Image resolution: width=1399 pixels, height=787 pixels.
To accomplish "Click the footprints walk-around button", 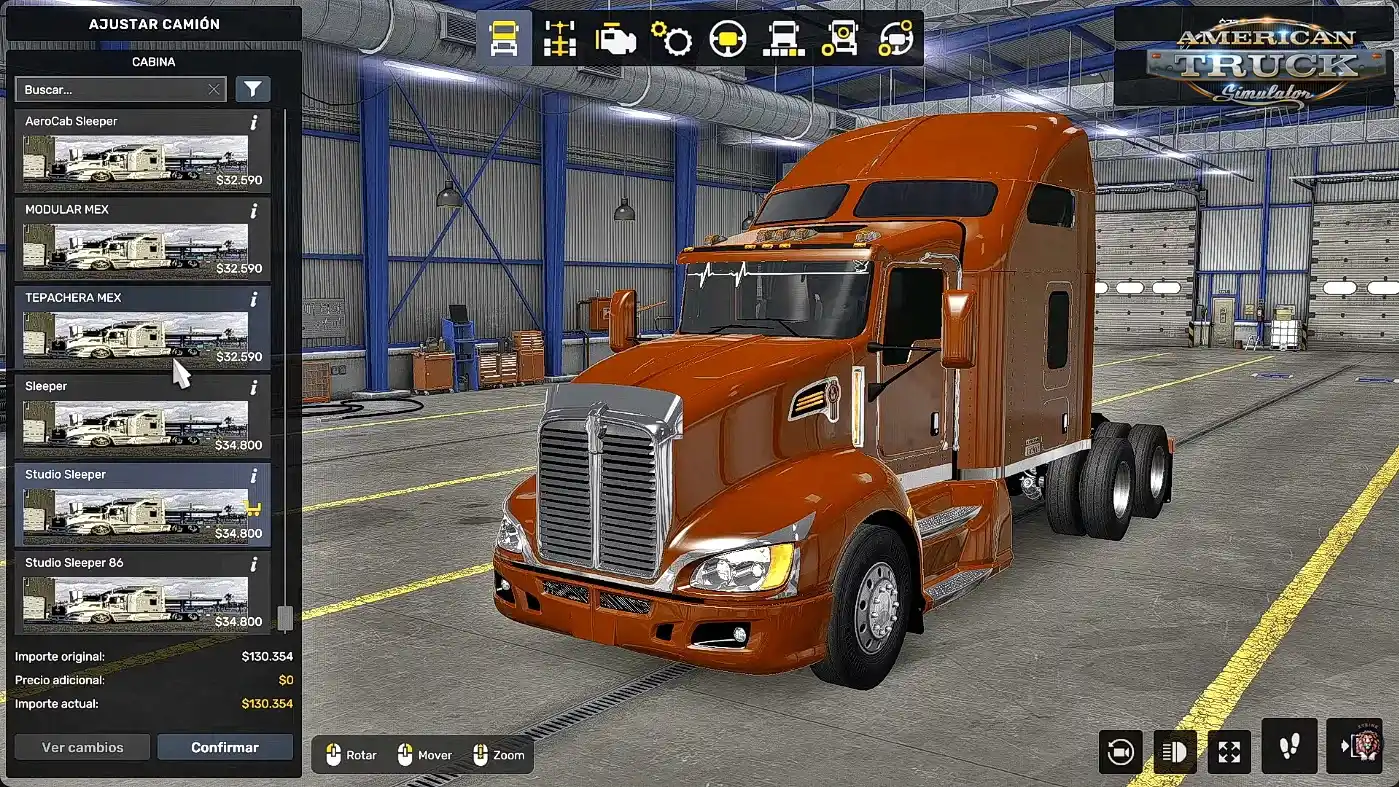I will point(1288,747).
